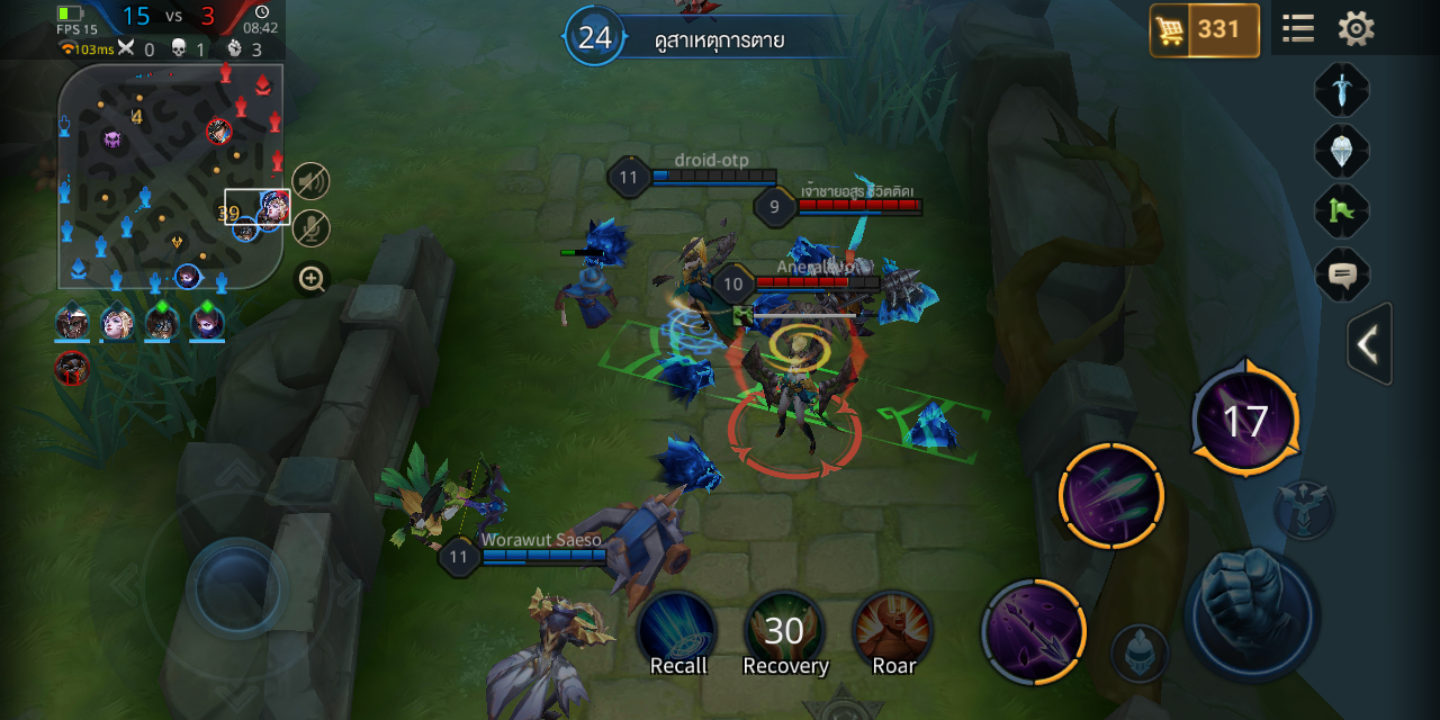The image size is (1440, 720).
Task: Toggle the microphone icon
Action: point(311,229)
